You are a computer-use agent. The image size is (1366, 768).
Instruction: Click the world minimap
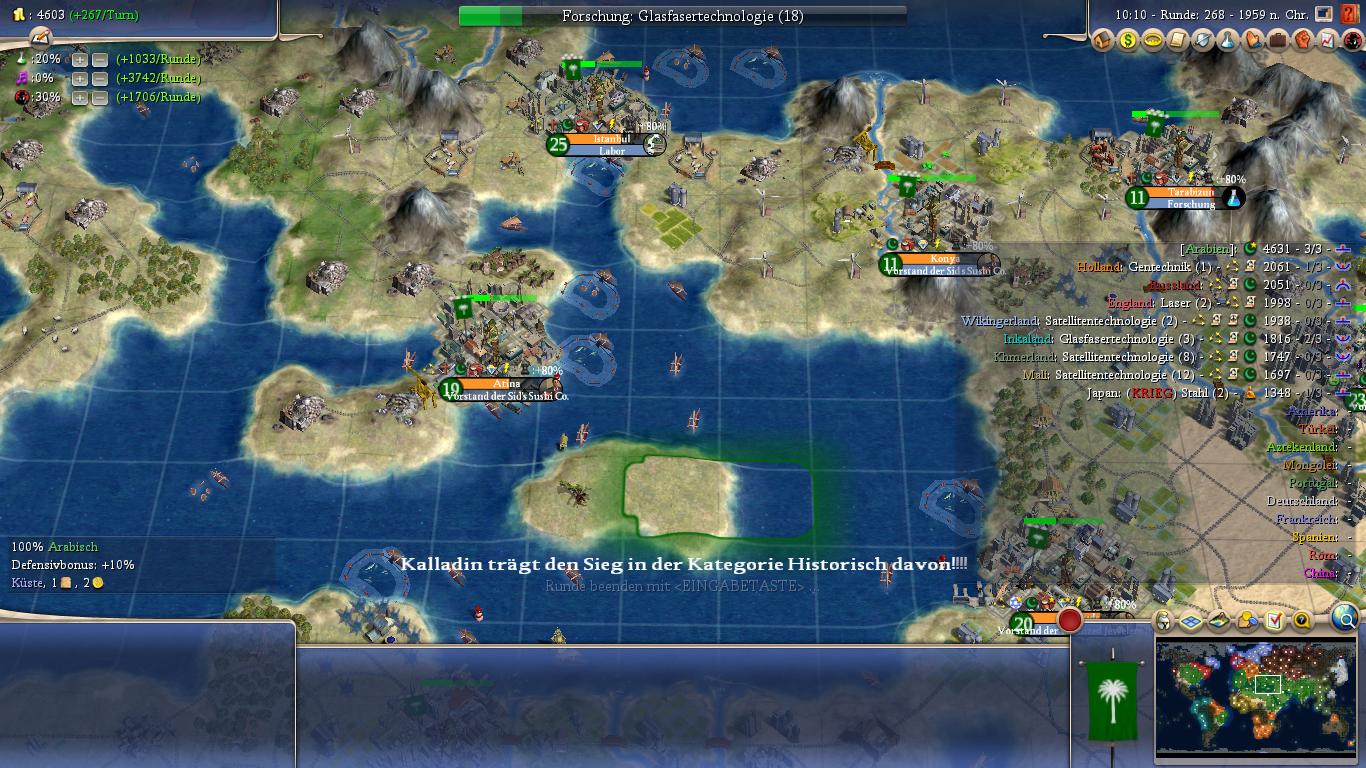click(x=1255, y=696)
